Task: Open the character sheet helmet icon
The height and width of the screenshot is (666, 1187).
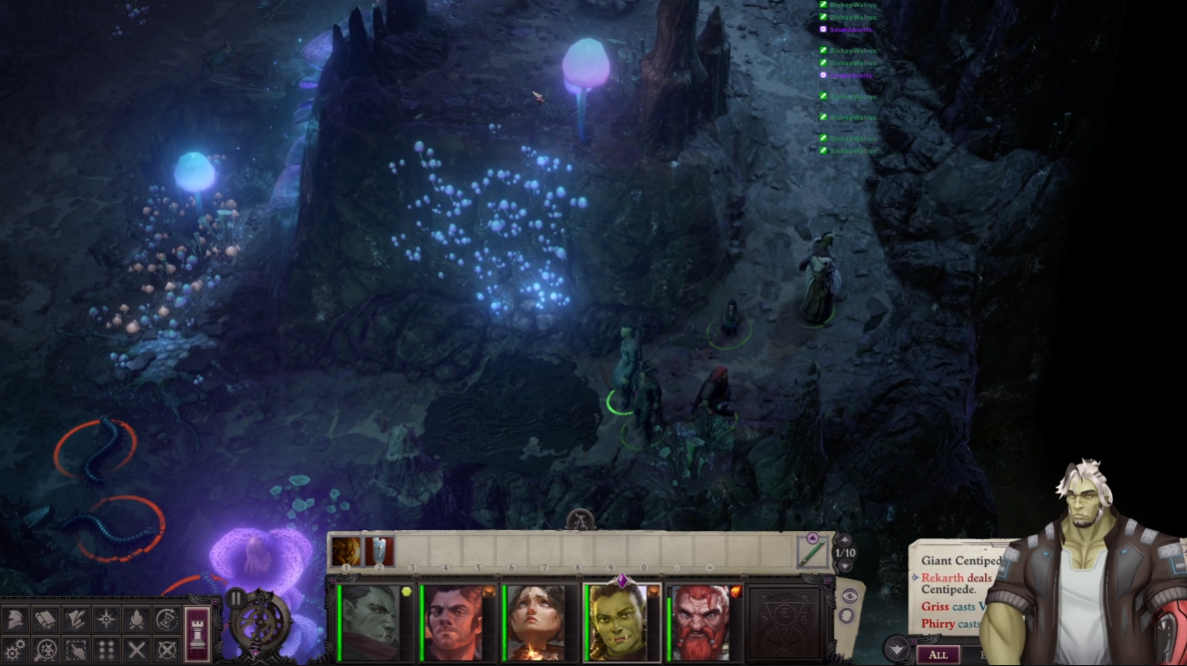Action: [16, 620]
